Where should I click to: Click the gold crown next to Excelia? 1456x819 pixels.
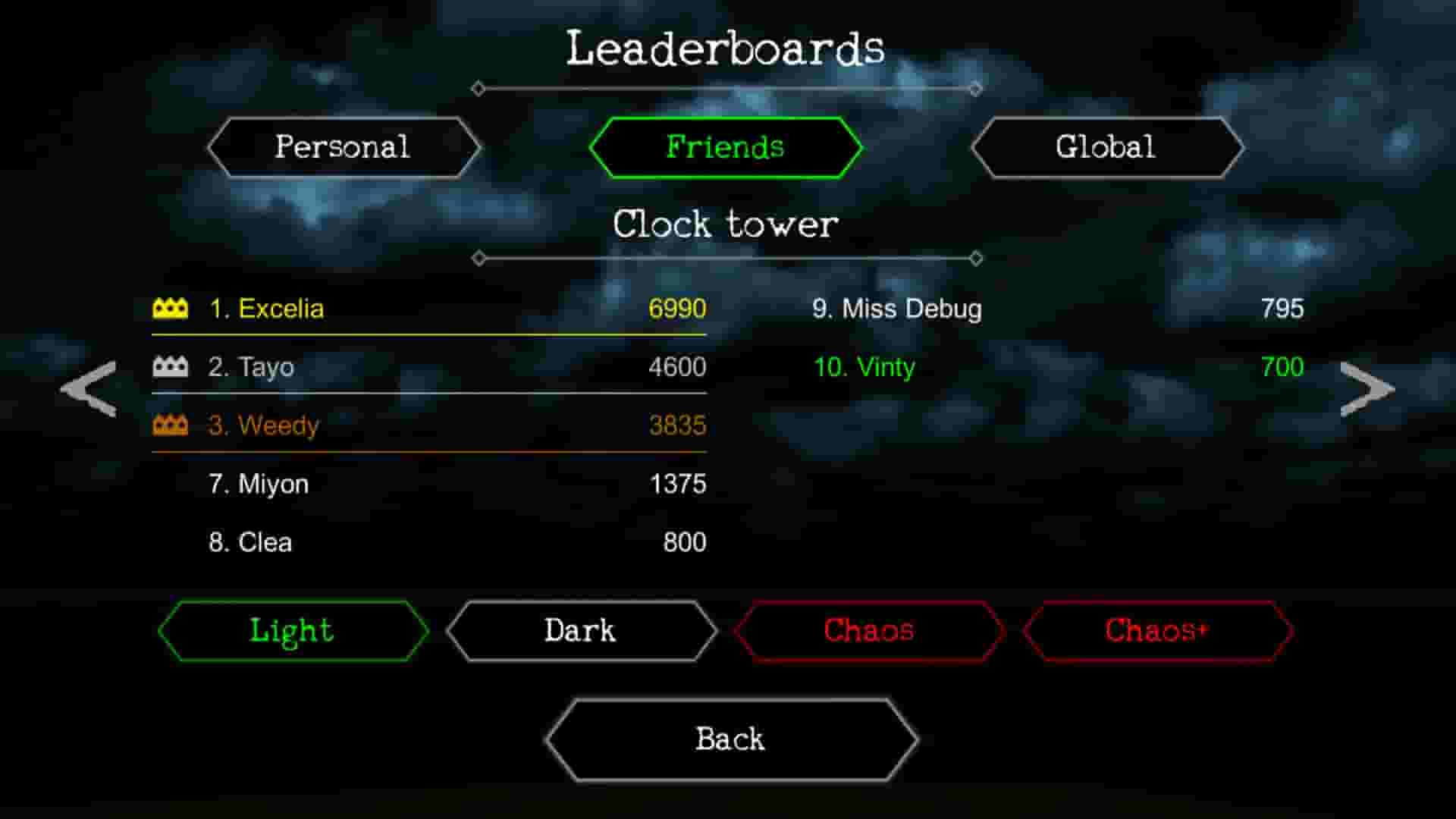[x=171, y=309]
